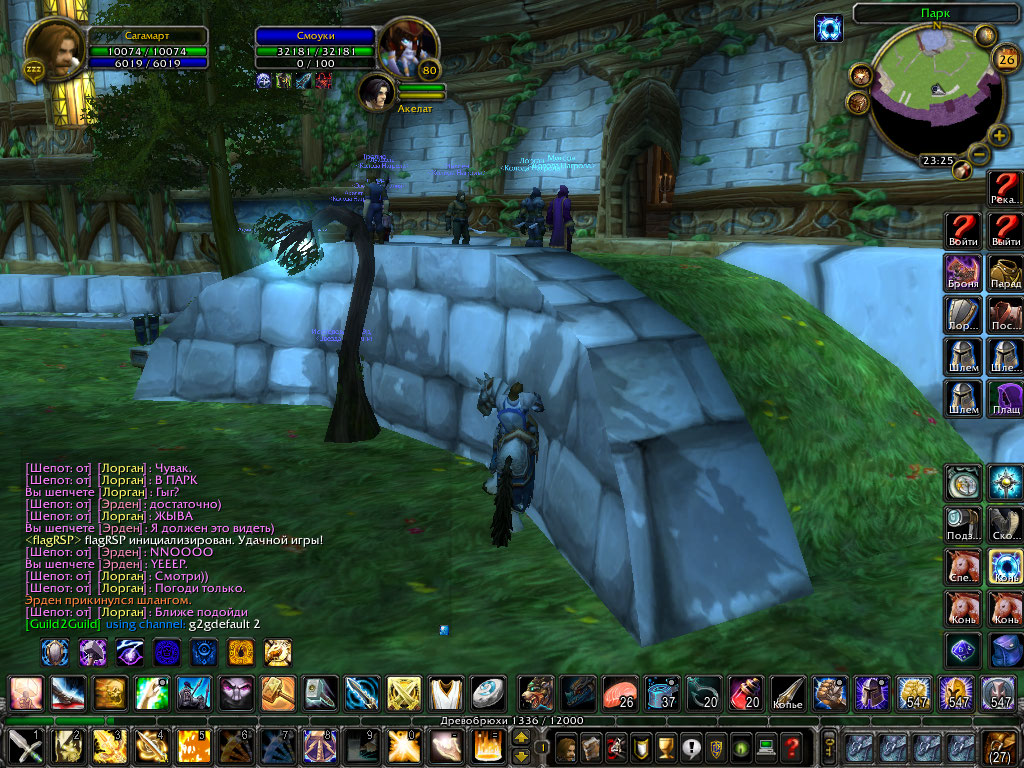Open the red question mark help button
Screen dimensions: 1024x768
[x=791, y=747]
